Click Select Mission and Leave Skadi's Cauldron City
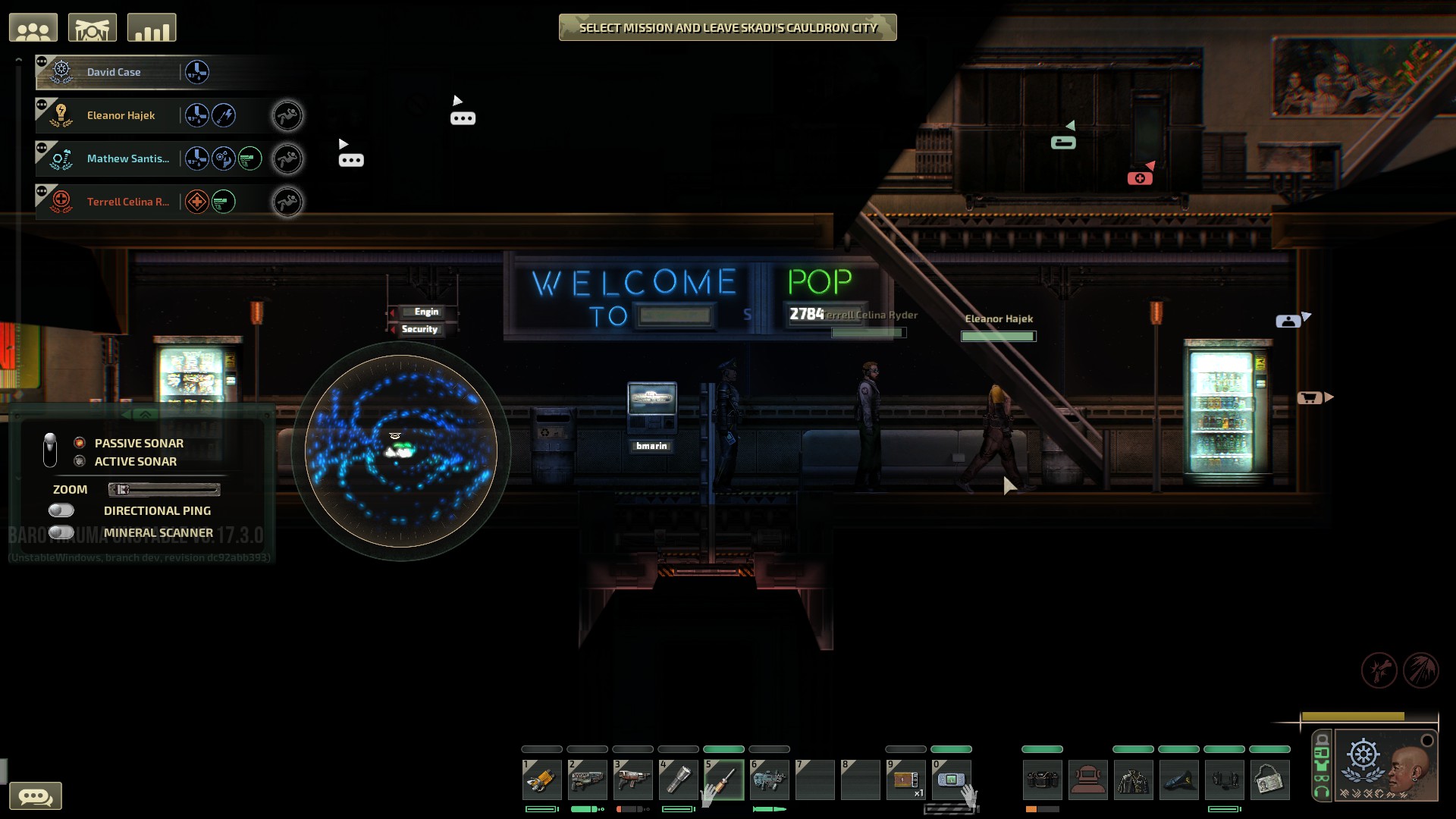Image resolution: width=1456 pixels, height=819 pixels. [x=726, y=27]
